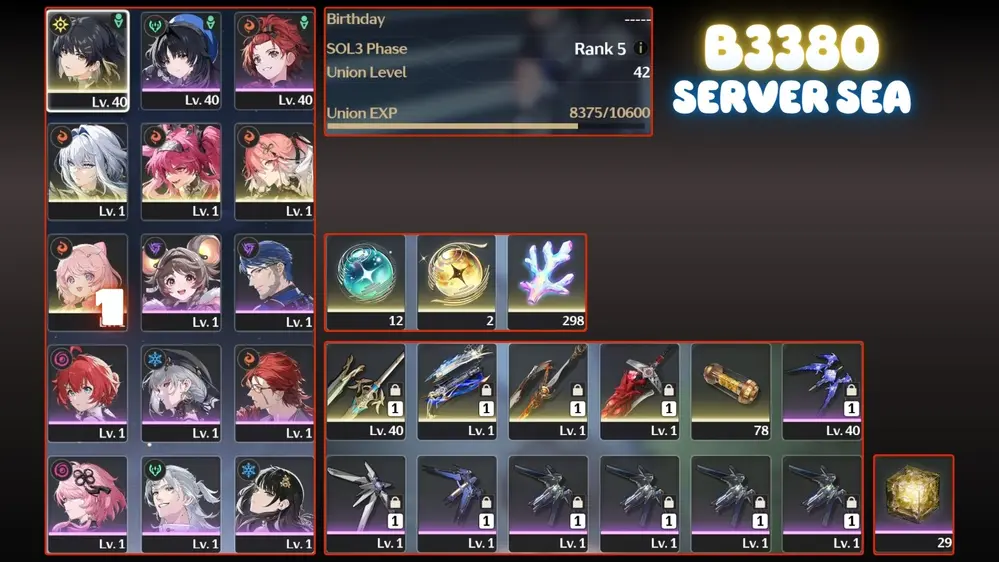Choose the coral item showing 298
The image size is (999, 562).
click(547, 281)
